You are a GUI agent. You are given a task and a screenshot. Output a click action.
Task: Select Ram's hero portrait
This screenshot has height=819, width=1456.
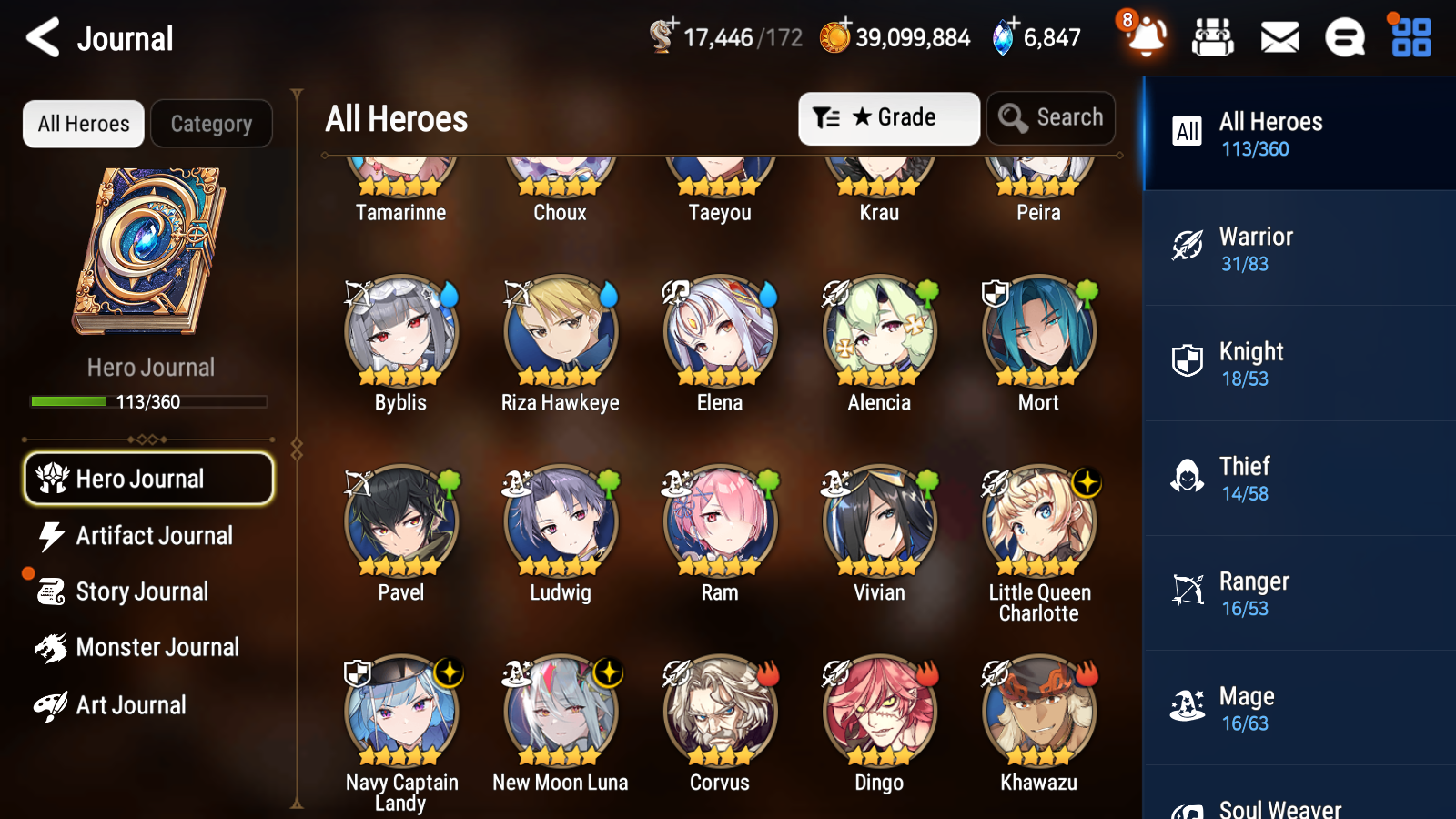click(719, 520)
